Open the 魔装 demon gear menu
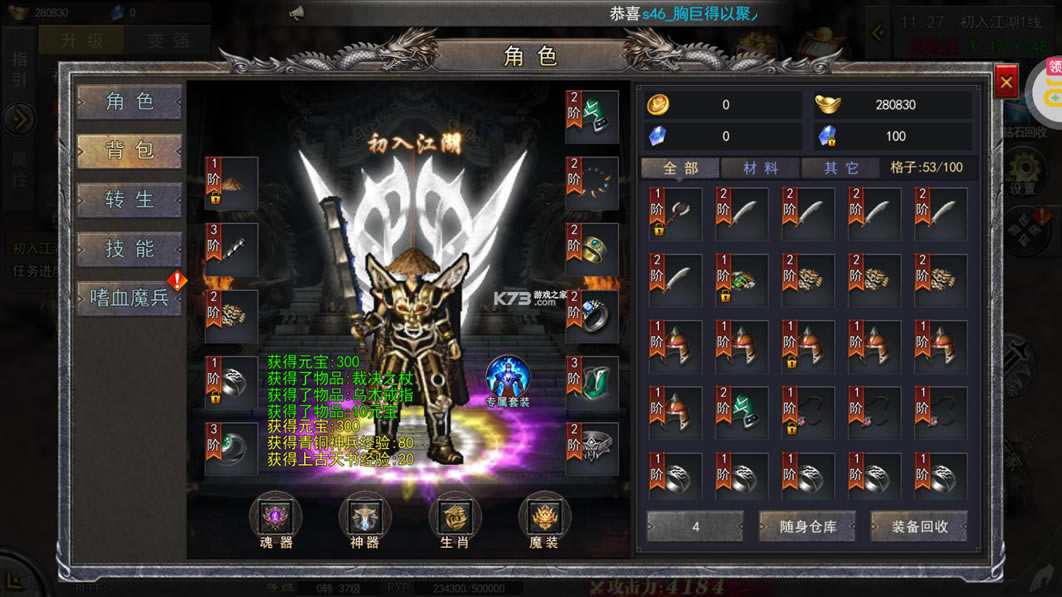The image size is (1062, 597). [x=545, y=521]
